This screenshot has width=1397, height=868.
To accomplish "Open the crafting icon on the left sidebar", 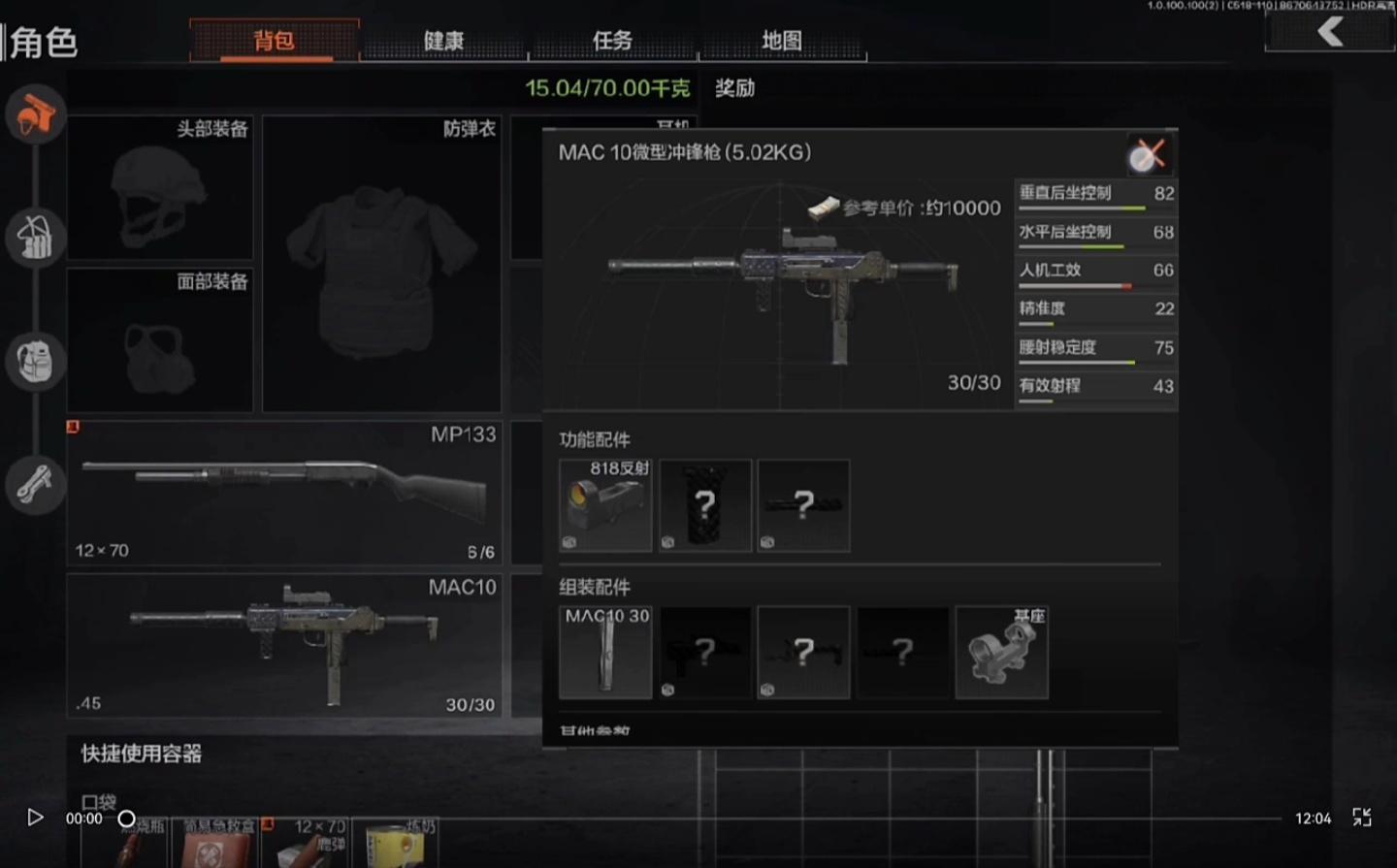I will point(35,238).
